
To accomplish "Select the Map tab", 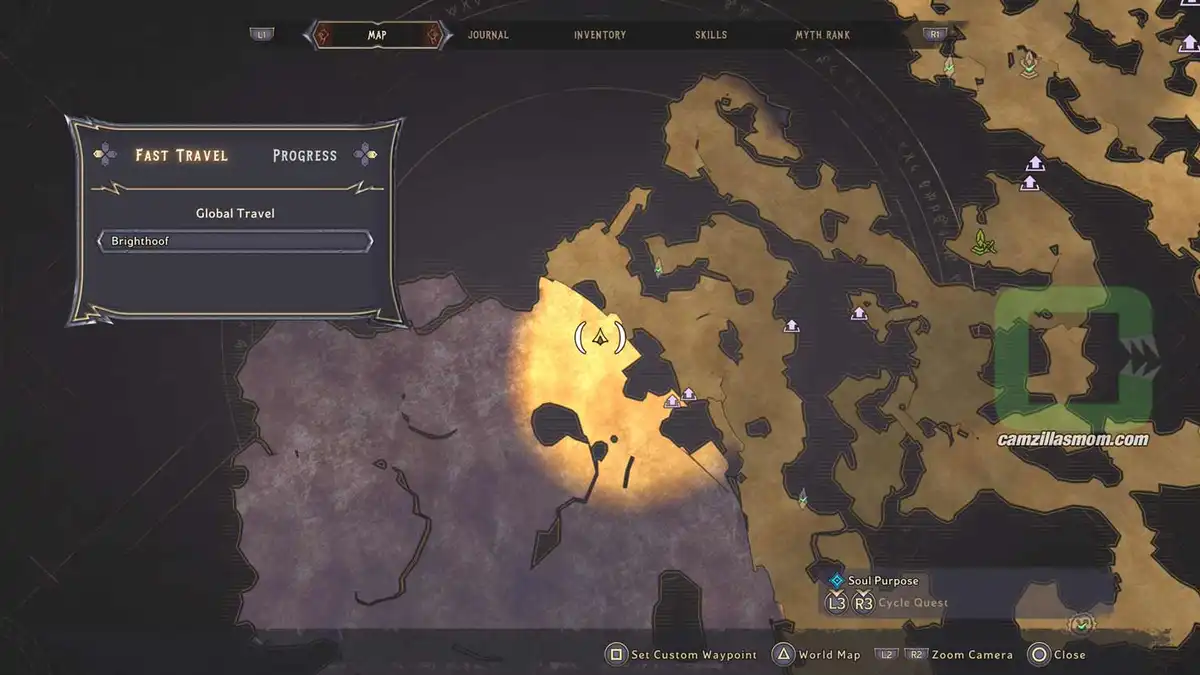I will [x=377, y=35].
